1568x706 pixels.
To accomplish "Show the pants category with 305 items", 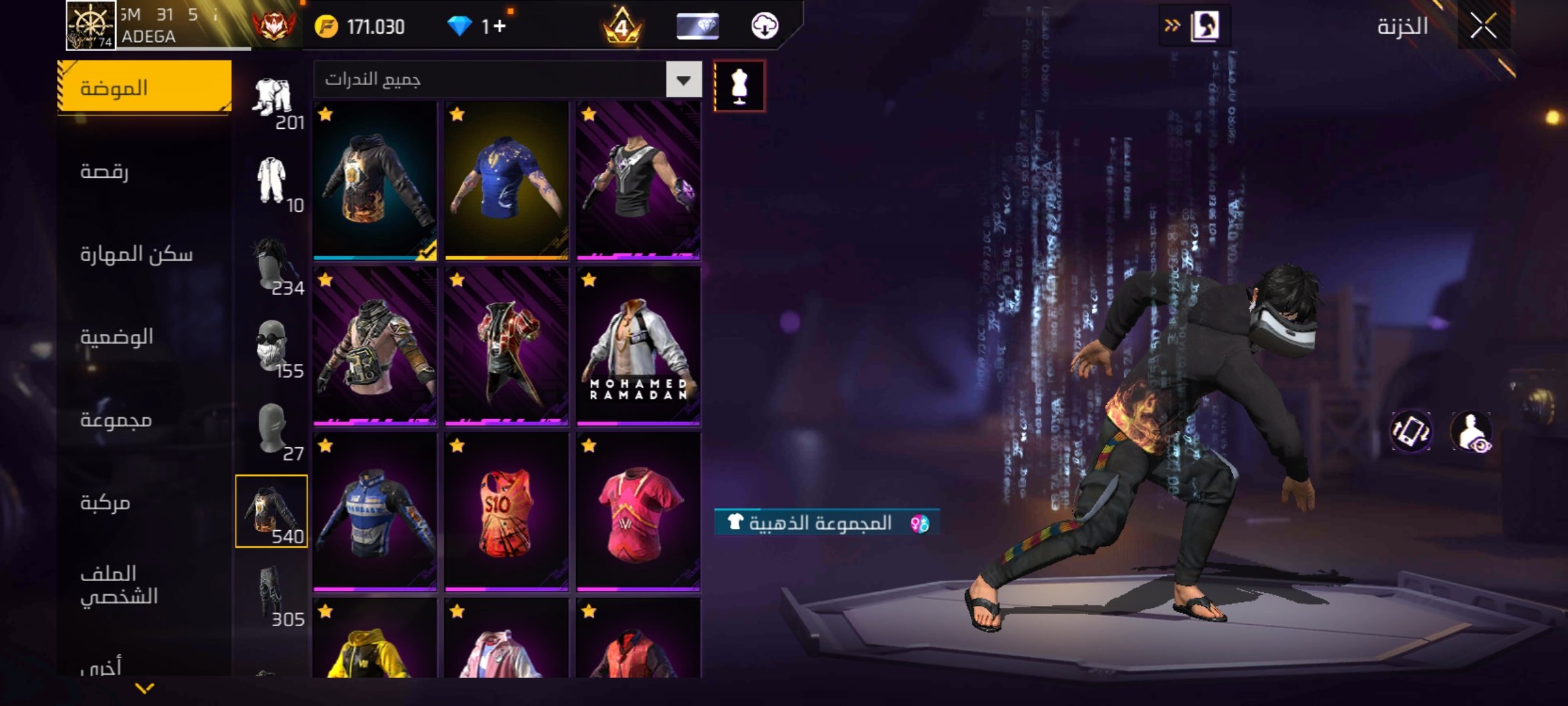I will [x=271, y=595].
